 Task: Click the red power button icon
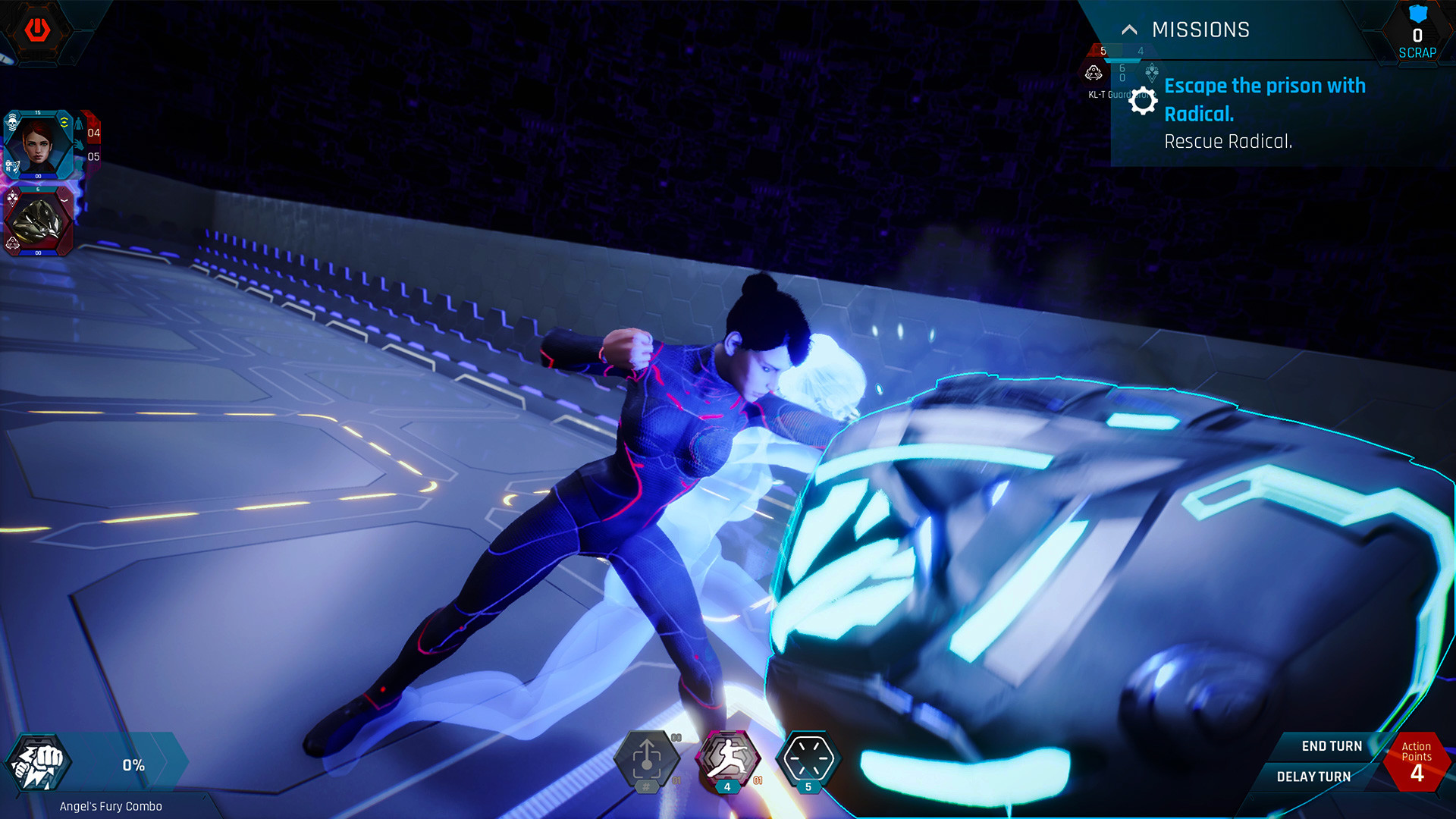pyautogui.click(x=37, y=30)
